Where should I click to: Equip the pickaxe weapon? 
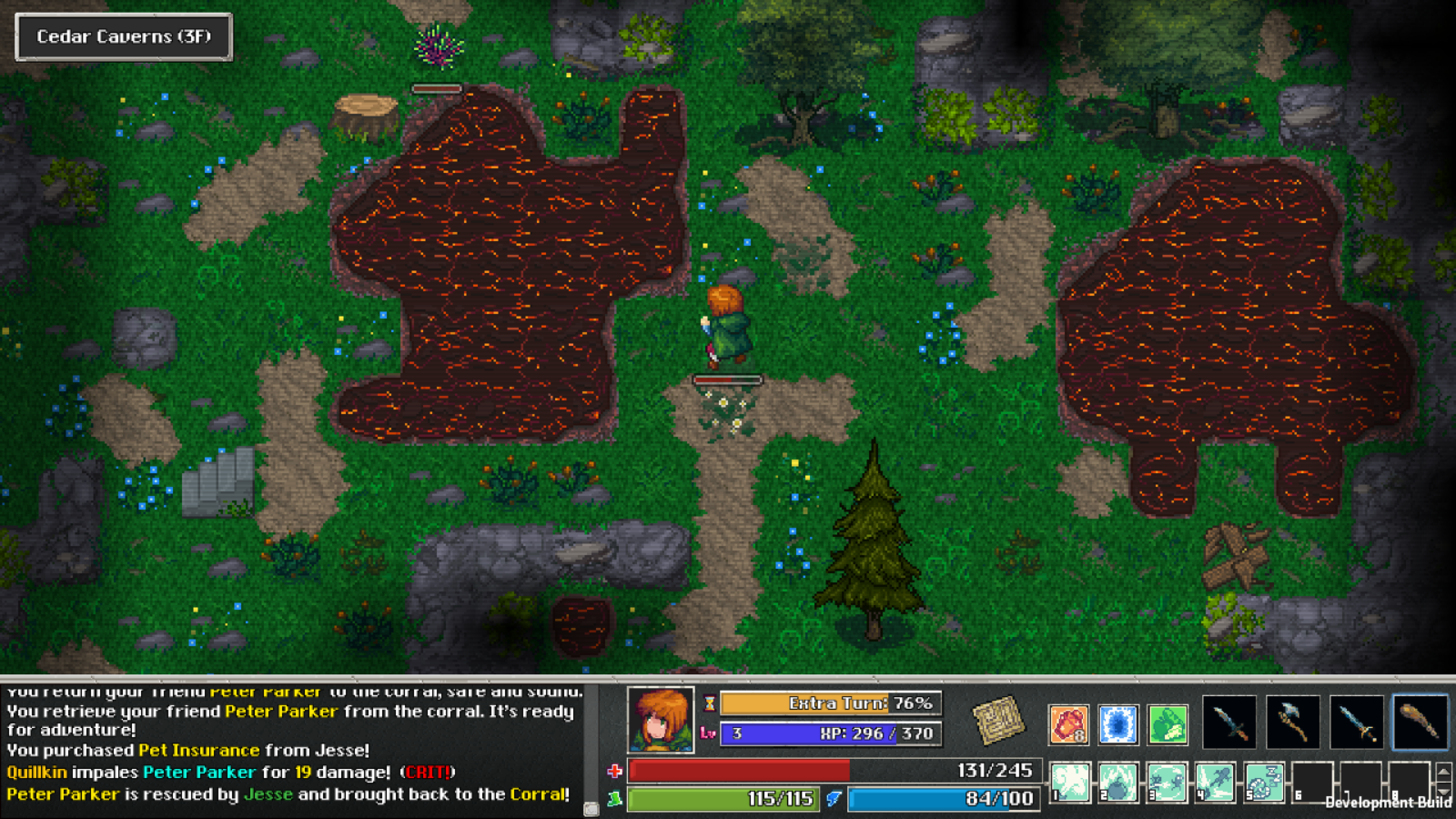pyautogui.click(x=1292, y=722)
